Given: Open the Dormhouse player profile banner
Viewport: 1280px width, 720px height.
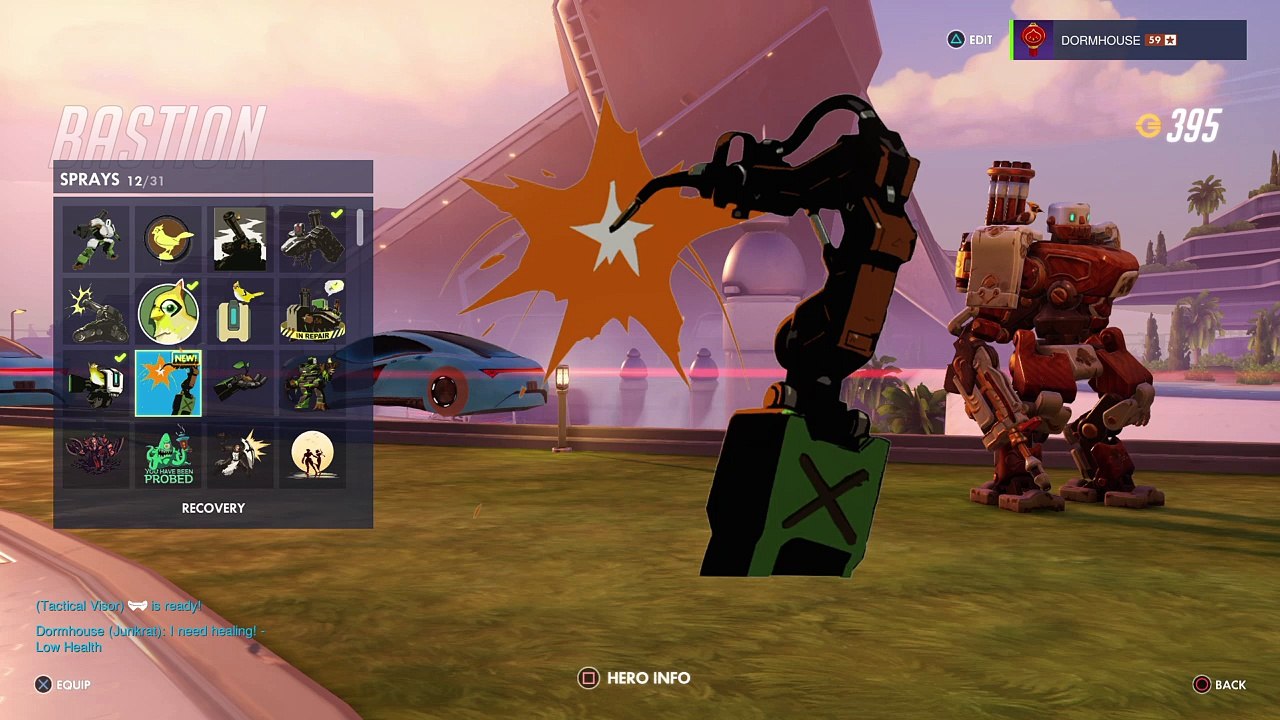Looking at the screenshot, I should point(1129,40).
